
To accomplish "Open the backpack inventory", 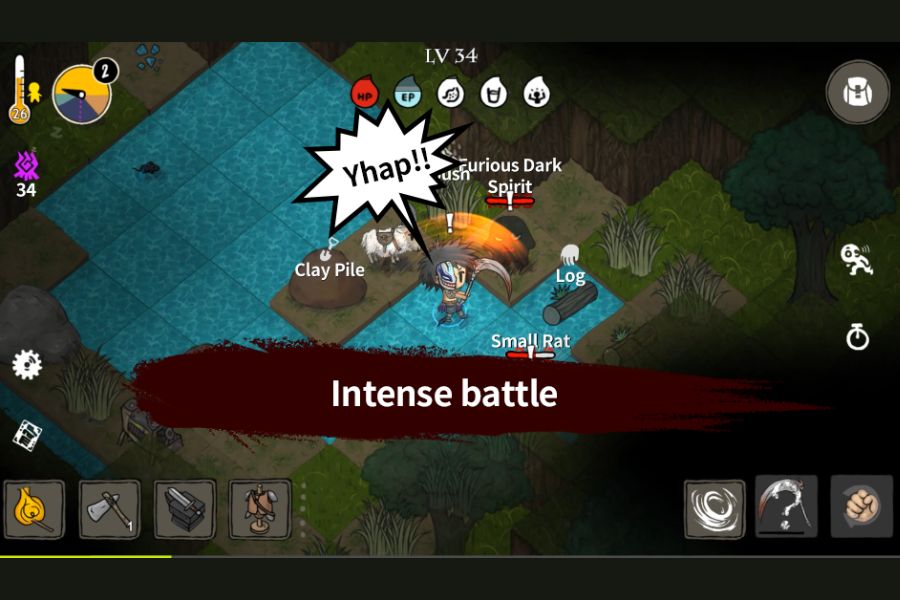I will tap(857, 92).
